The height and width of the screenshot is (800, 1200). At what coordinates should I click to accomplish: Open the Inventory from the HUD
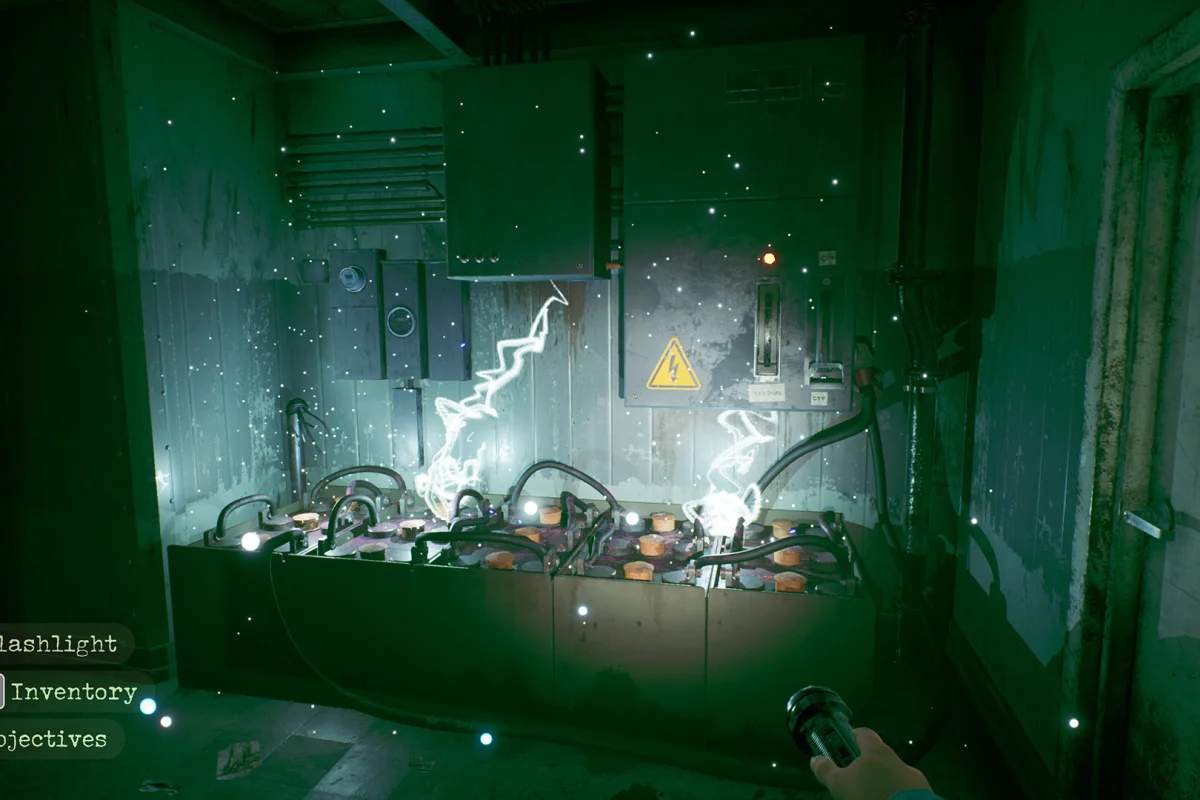pos(73,692)
